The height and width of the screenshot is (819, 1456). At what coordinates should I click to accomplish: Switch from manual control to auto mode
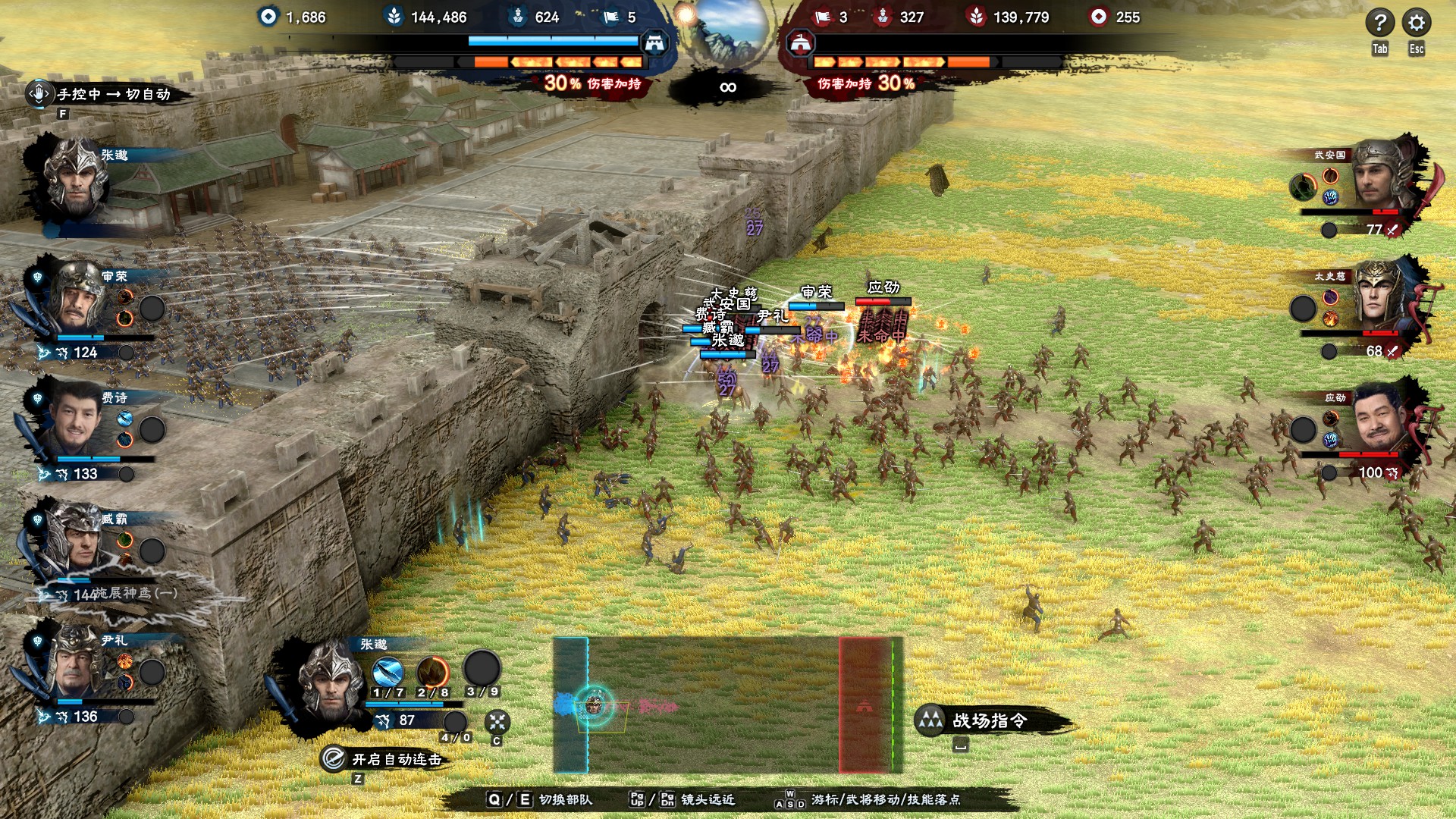[106, 95]
